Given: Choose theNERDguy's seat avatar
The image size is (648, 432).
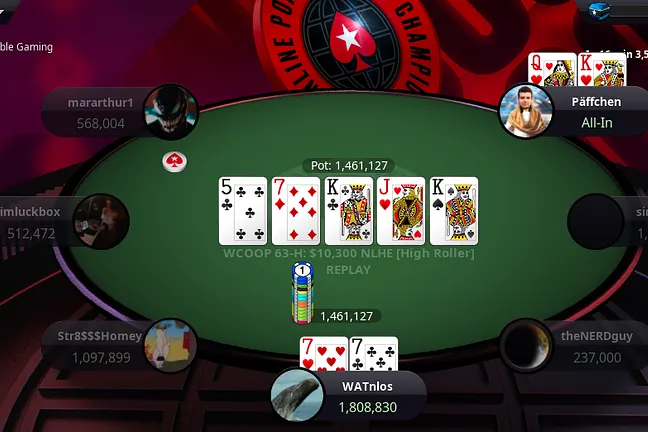Looking at the screenshot, I should tap(526, 345).
